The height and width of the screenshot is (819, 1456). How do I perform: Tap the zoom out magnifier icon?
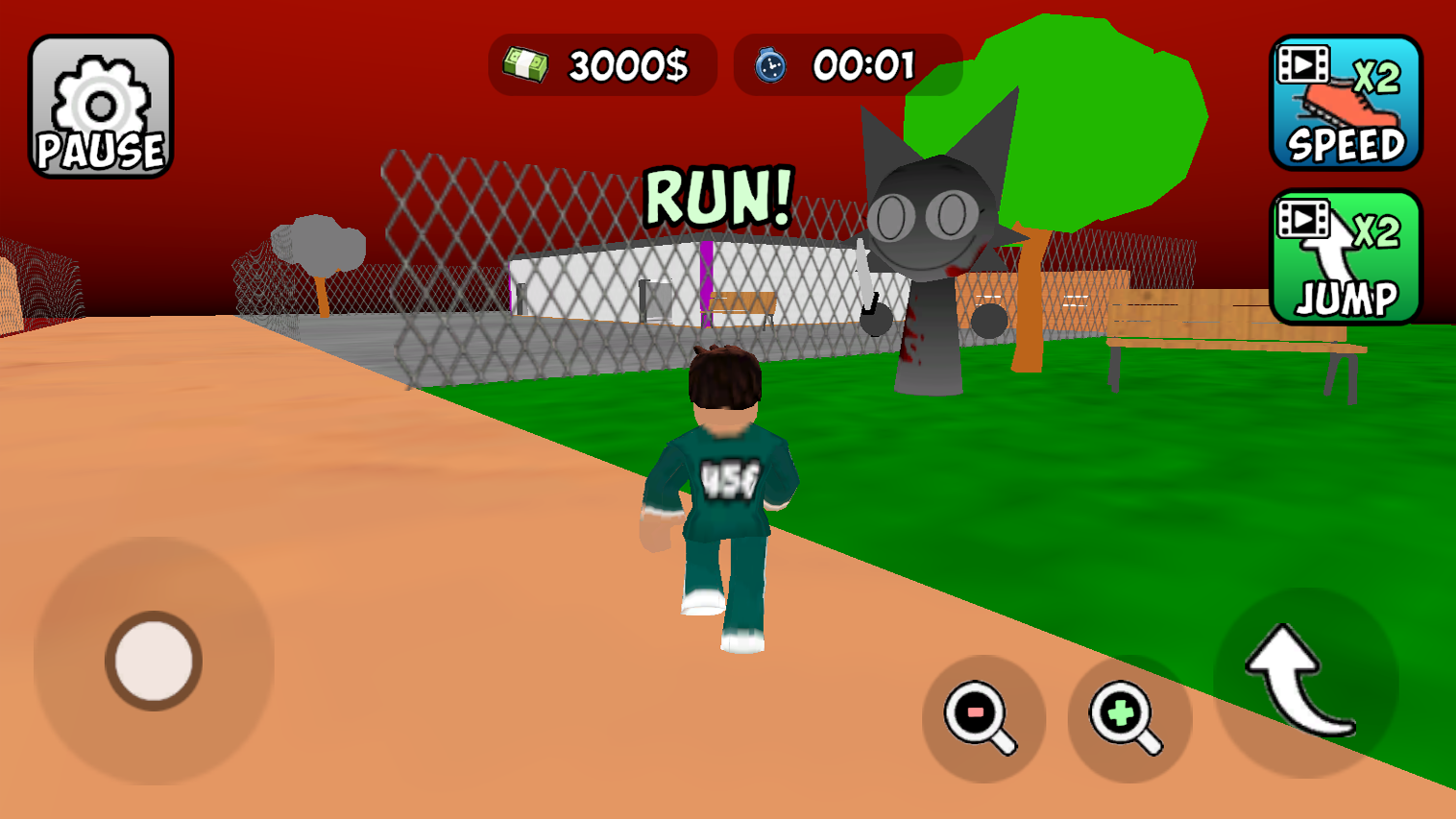tap(982, 714)
